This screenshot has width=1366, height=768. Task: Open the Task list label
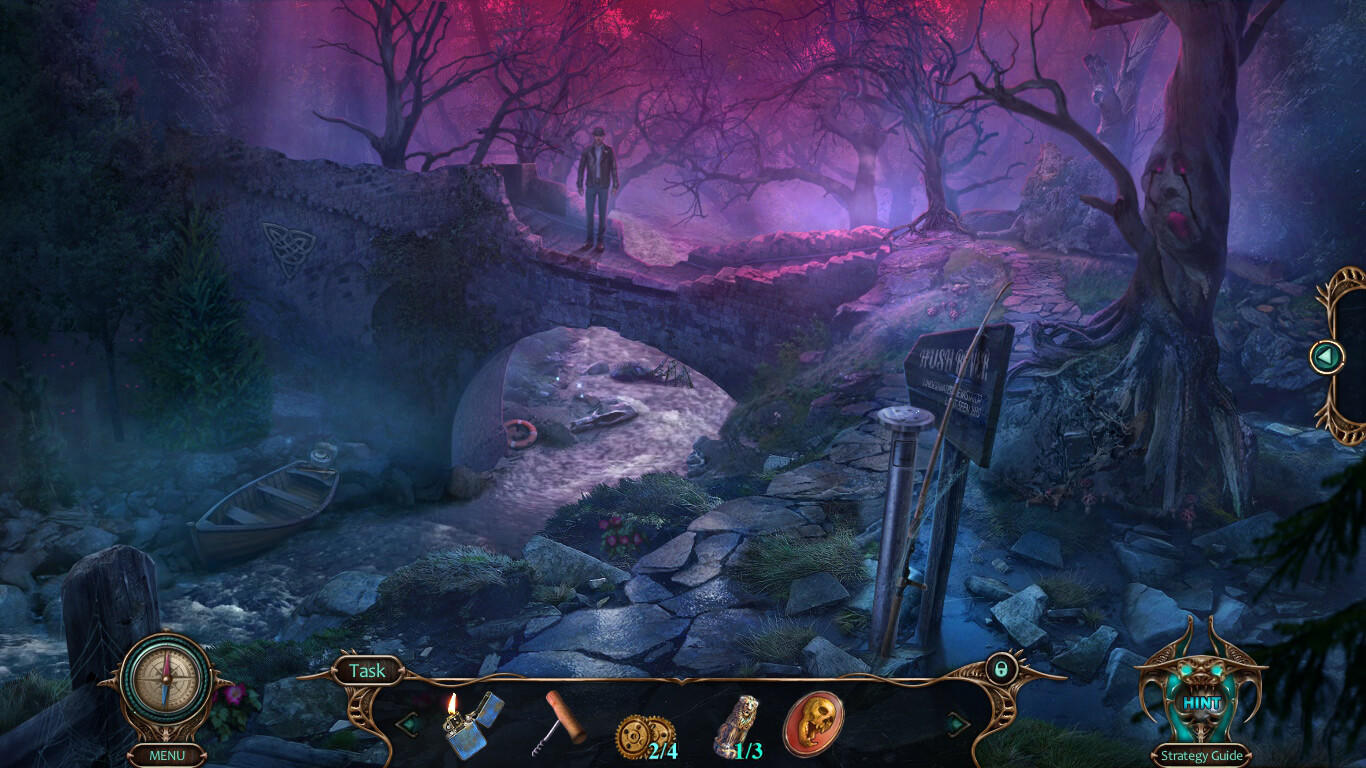366,671
